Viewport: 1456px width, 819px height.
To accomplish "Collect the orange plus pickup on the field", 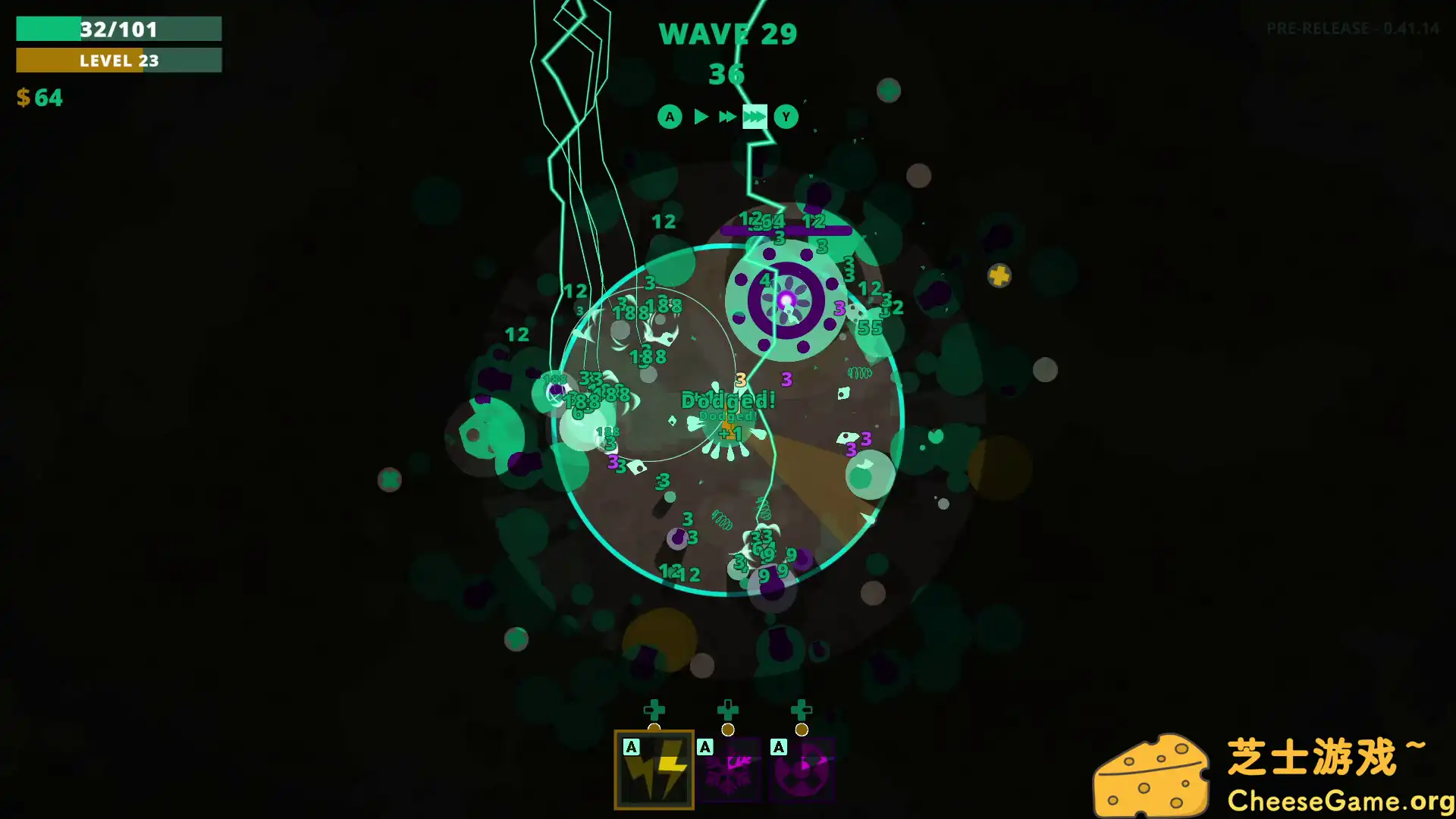I will pos(999,276).
